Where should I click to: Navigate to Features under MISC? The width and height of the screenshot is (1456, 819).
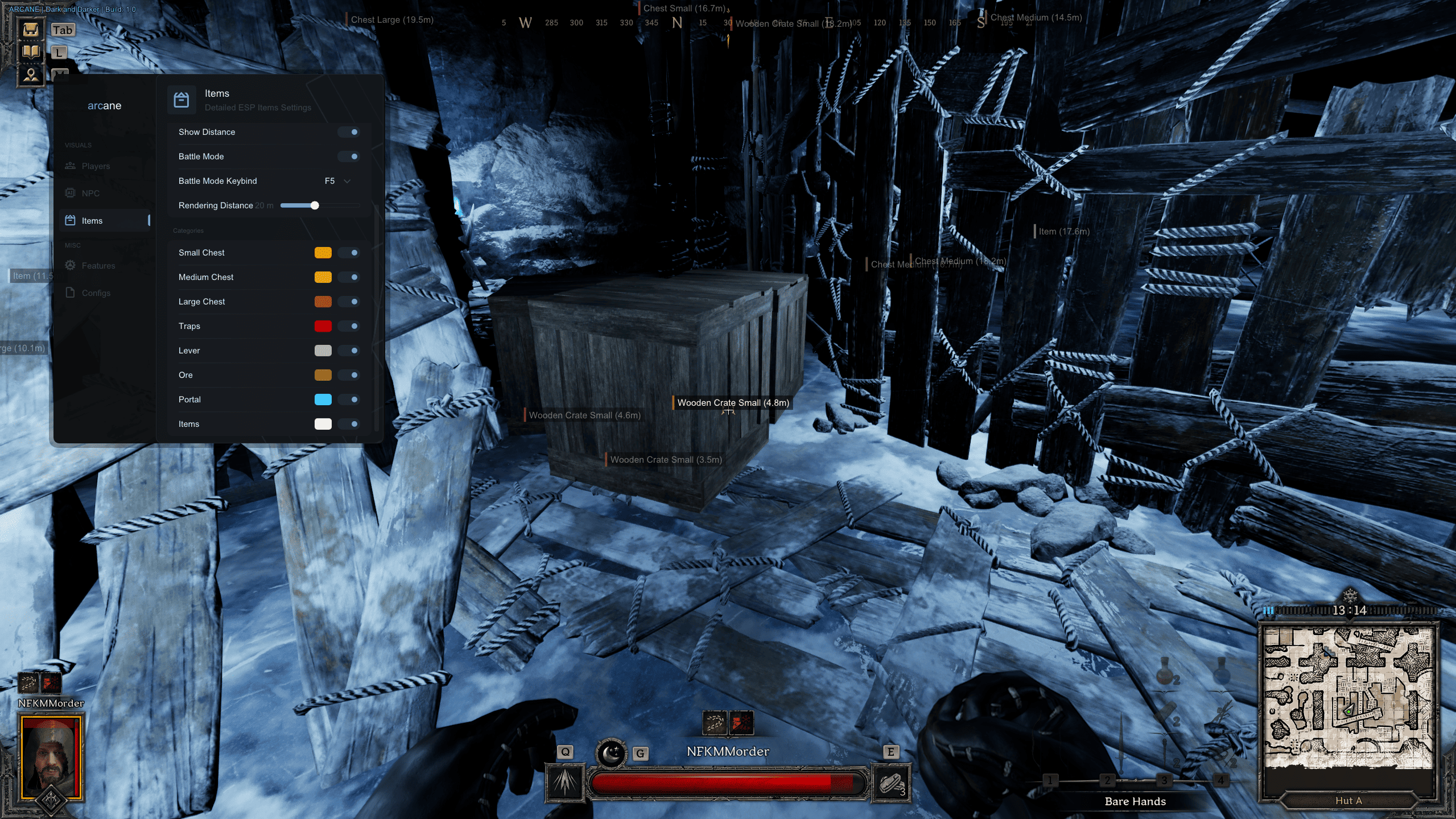(97, 265)
